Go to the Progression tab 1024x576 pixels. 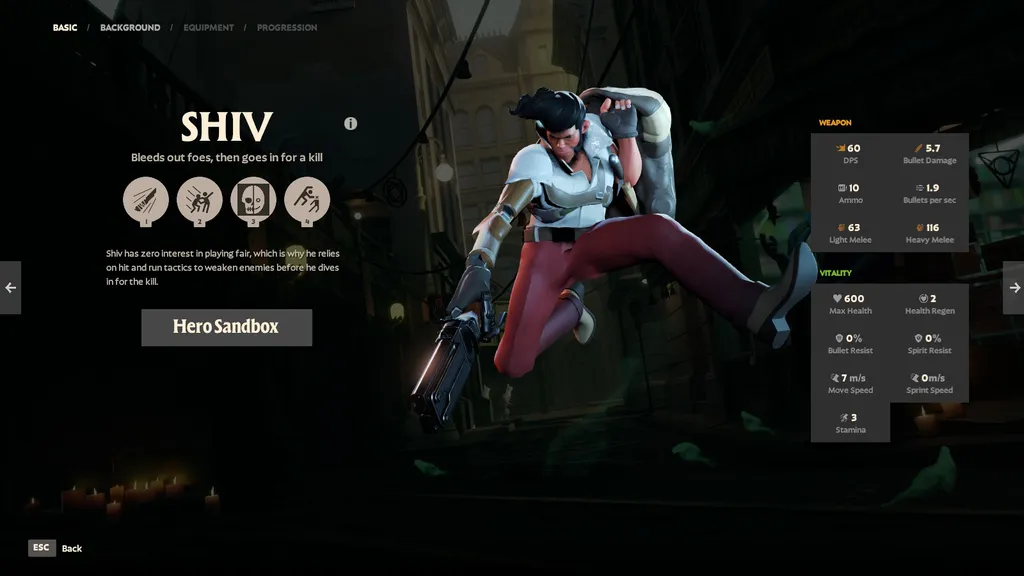(x=287, y=28)
